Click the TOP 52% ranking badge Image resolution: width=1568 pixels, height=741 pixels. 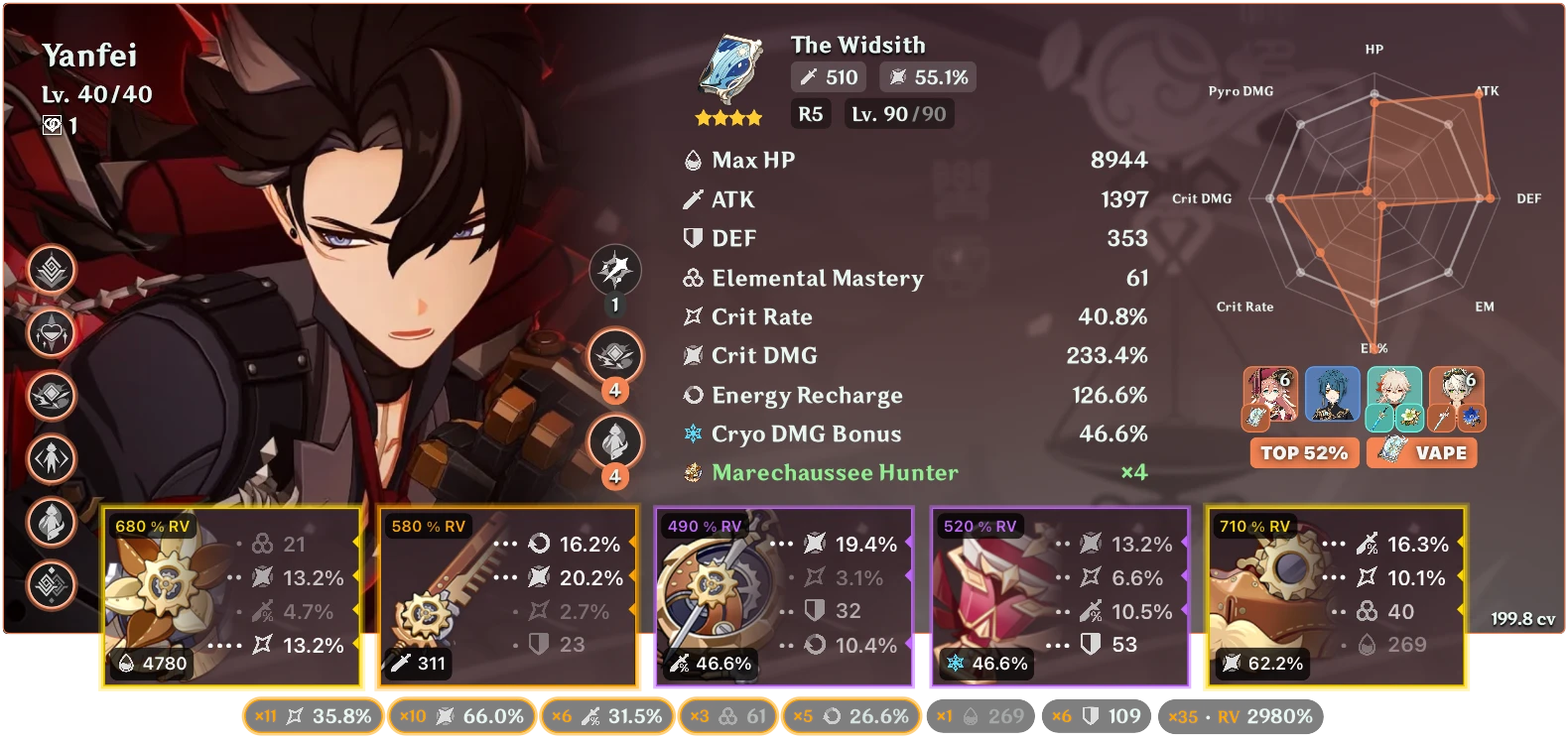[x=1303, y=452]
